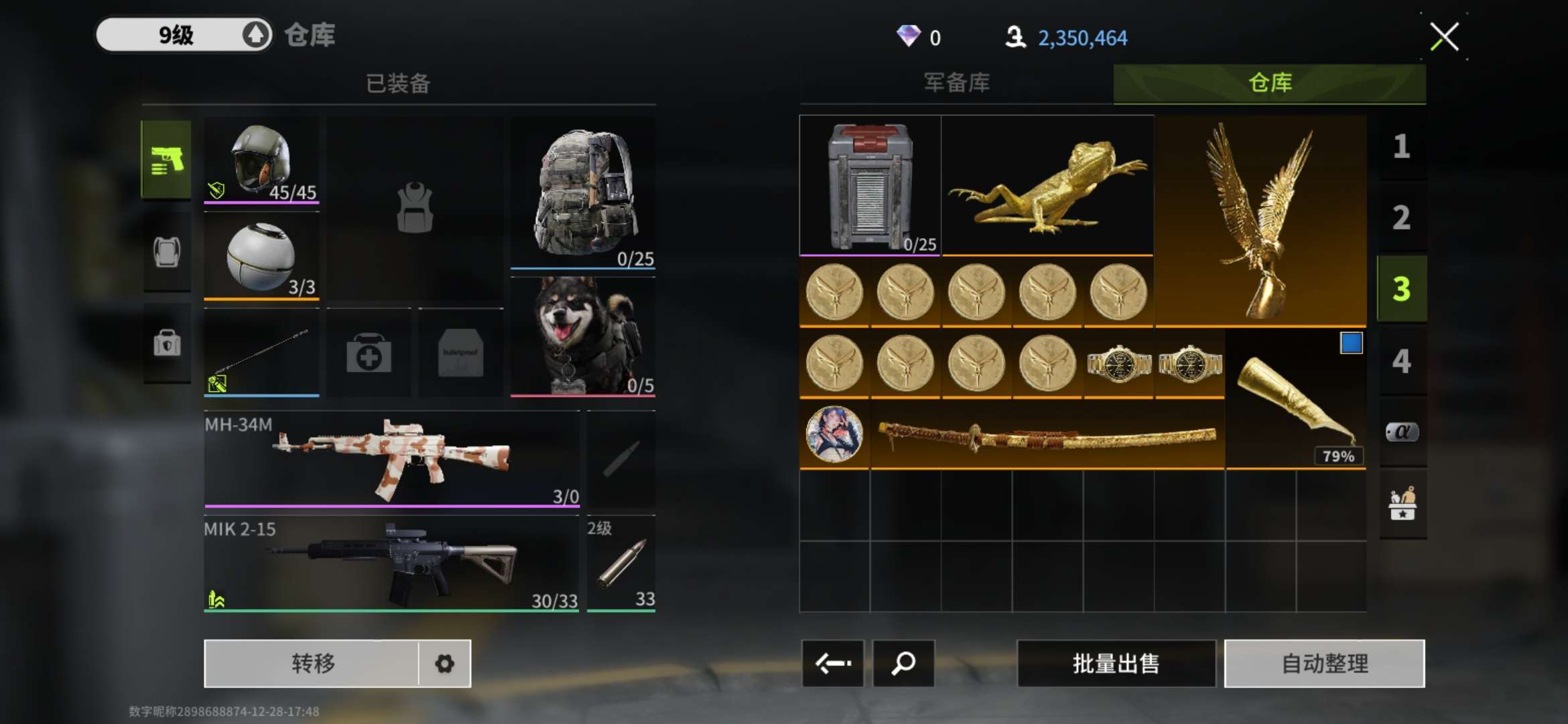Screen dimensions: 1568x724
Task: Click the 转移 transfer button
Action: tap(312, 664)
